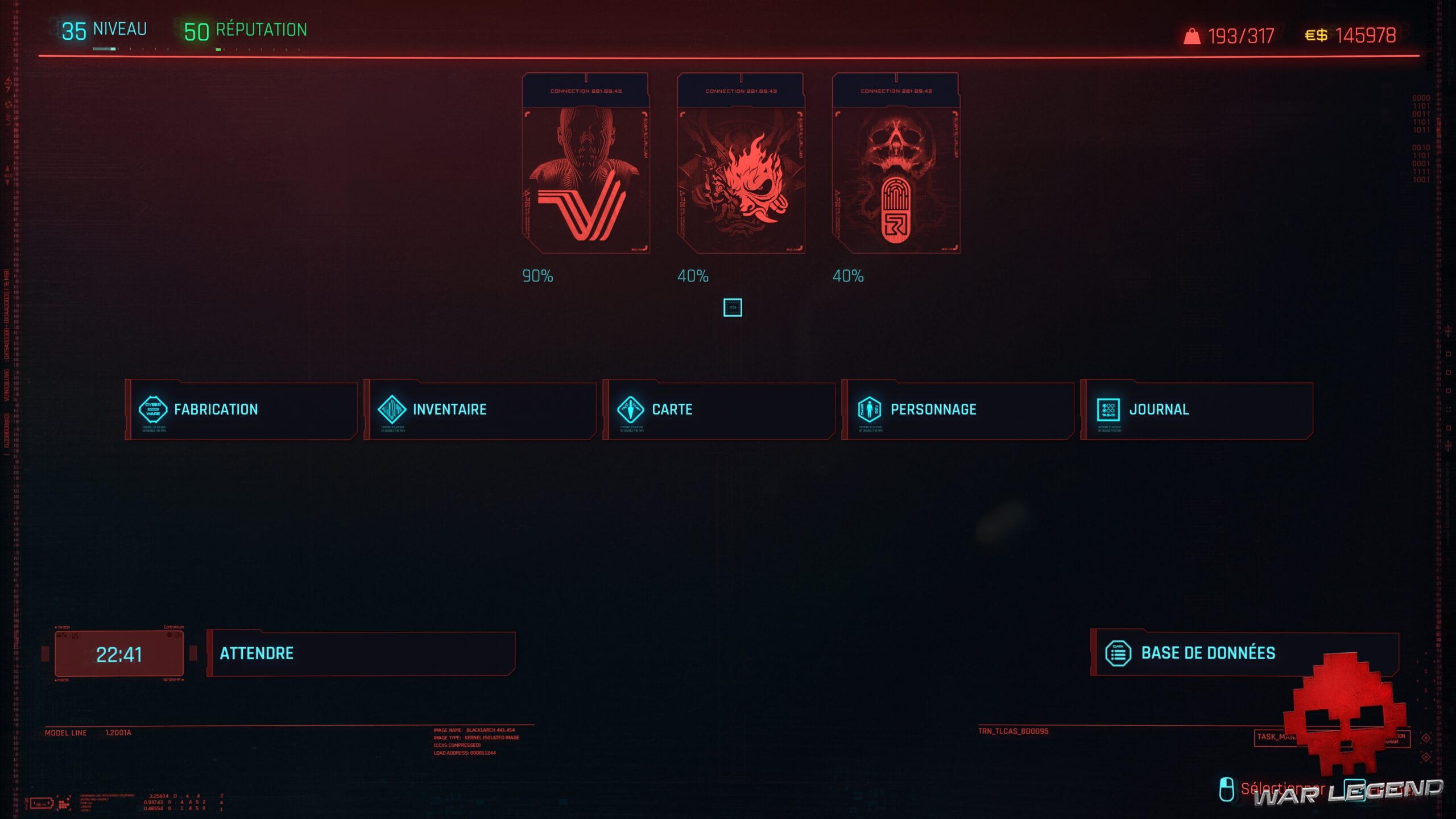The width and height of the screenshot is (1456, 819).
Task: Open the Journal menu panel
Action: [1194, 409]
